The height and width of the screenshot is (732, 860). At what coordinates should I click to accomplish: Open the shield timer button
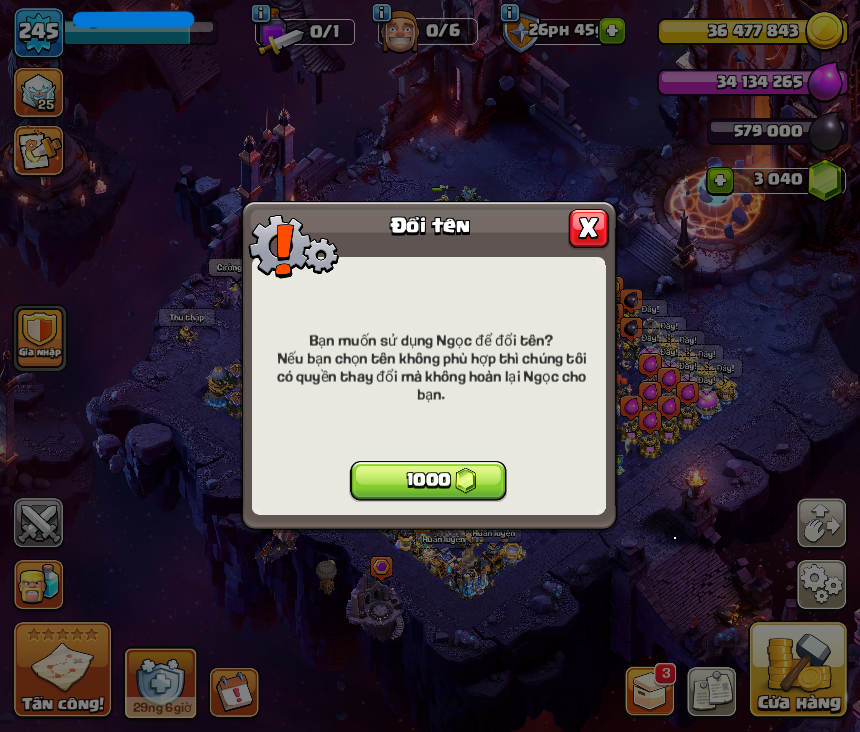click(x=160, y=683)
